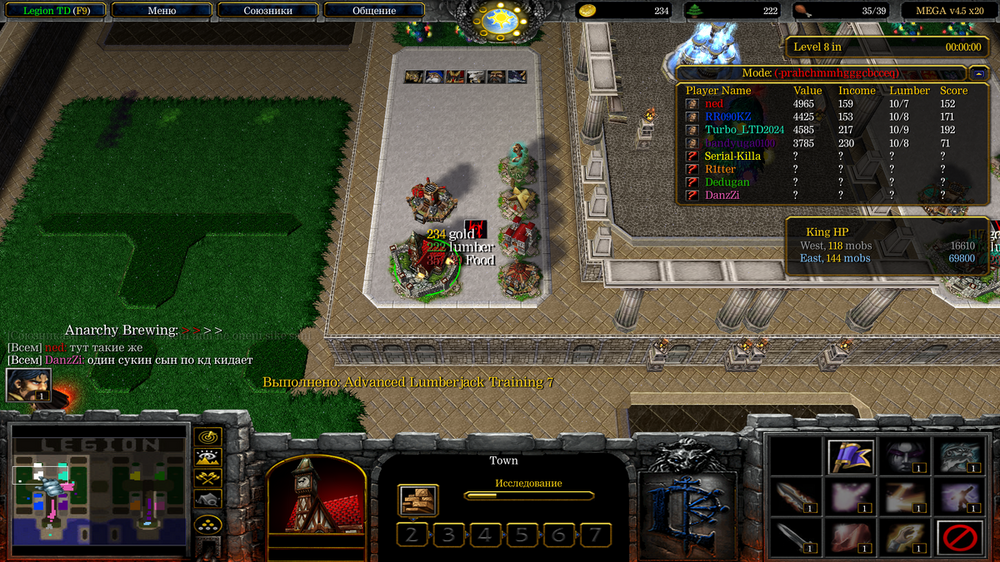This screenshot has height=562, width=1000.
Task: Select the purple rally flag command
Action: click(852, 455)
